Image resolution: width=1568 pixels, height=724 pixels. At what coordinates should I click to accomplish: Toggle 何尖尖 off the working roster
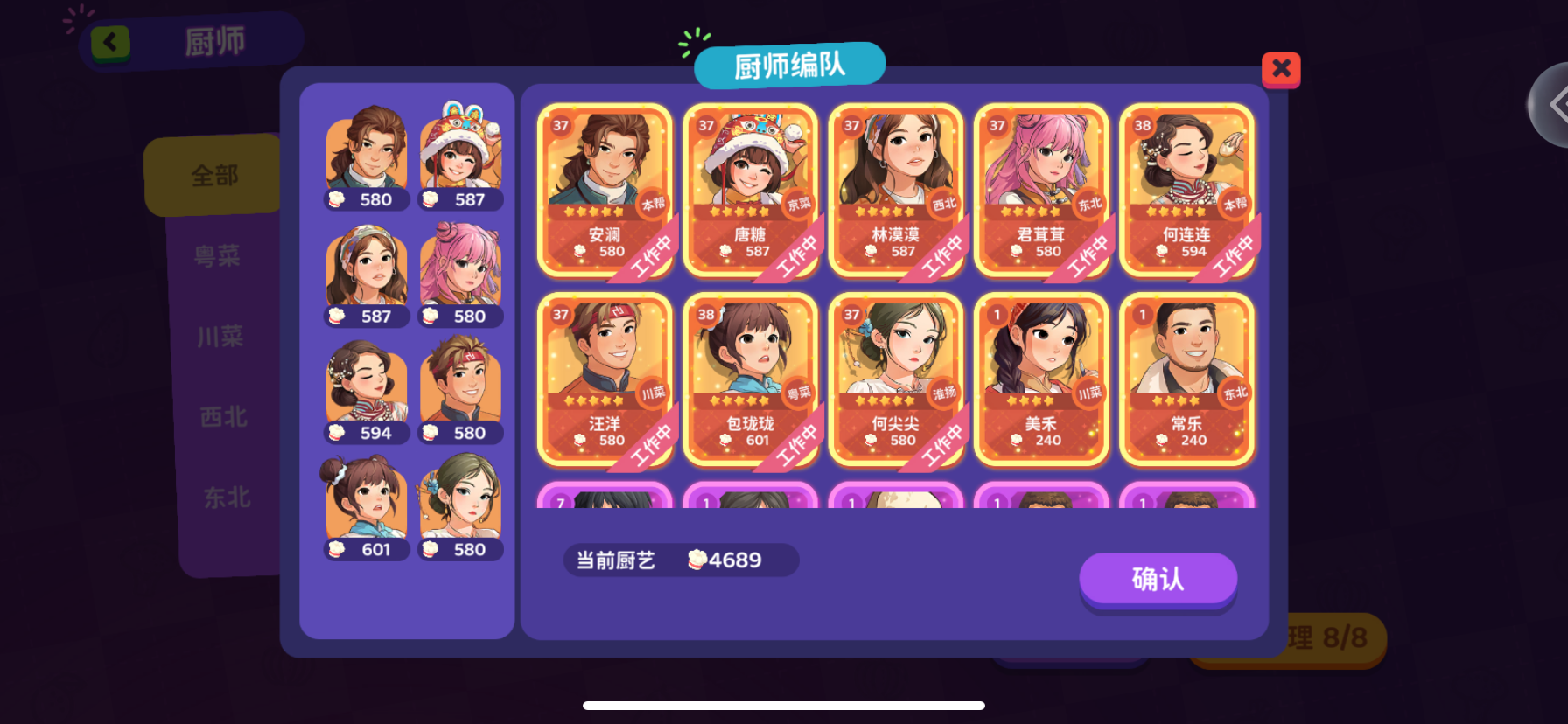click(896, 380)
